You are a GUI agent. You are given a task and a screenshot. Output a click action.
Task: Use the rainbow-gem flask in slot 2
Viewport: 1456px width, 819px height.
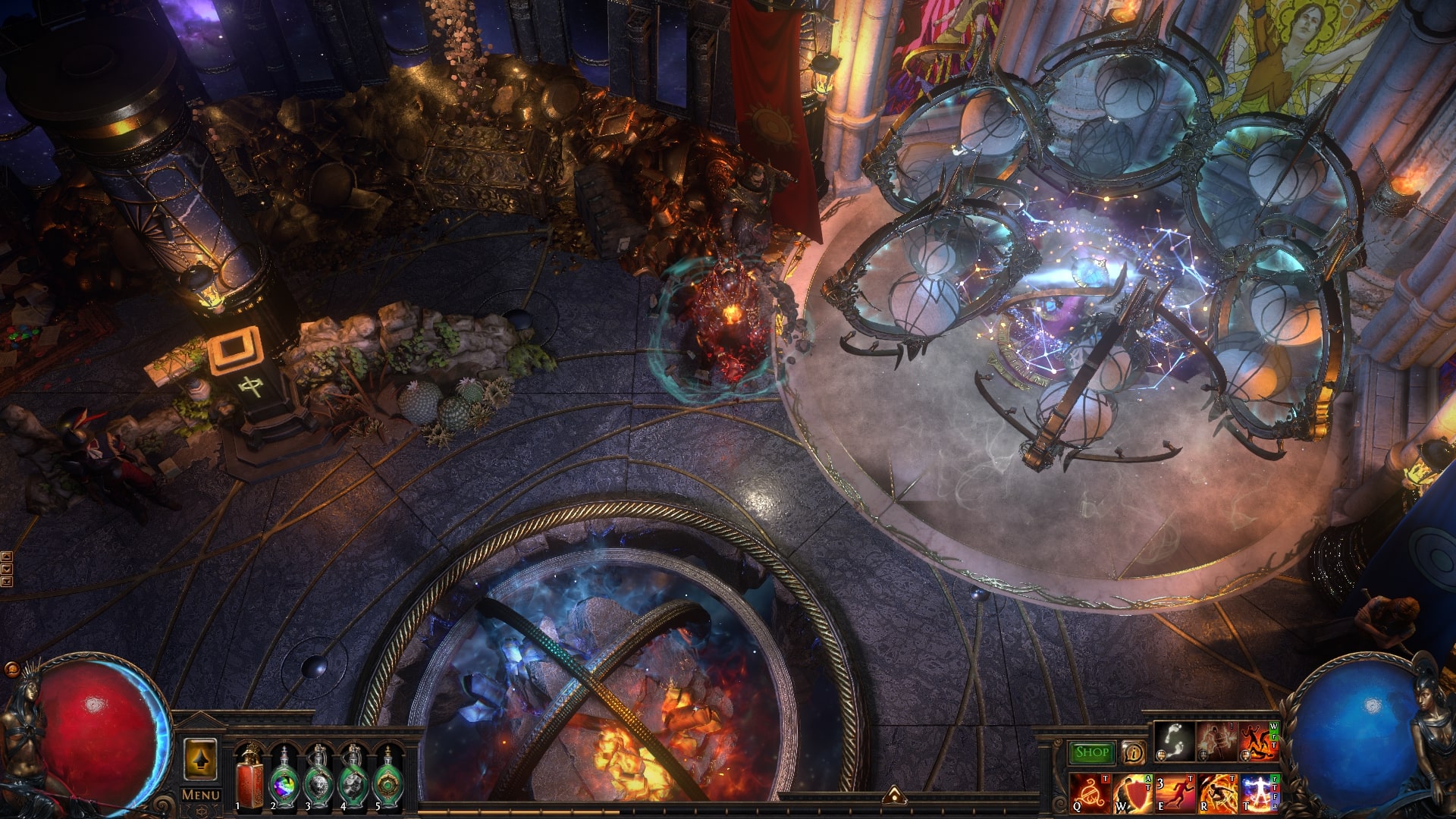[x=284, y=779]
